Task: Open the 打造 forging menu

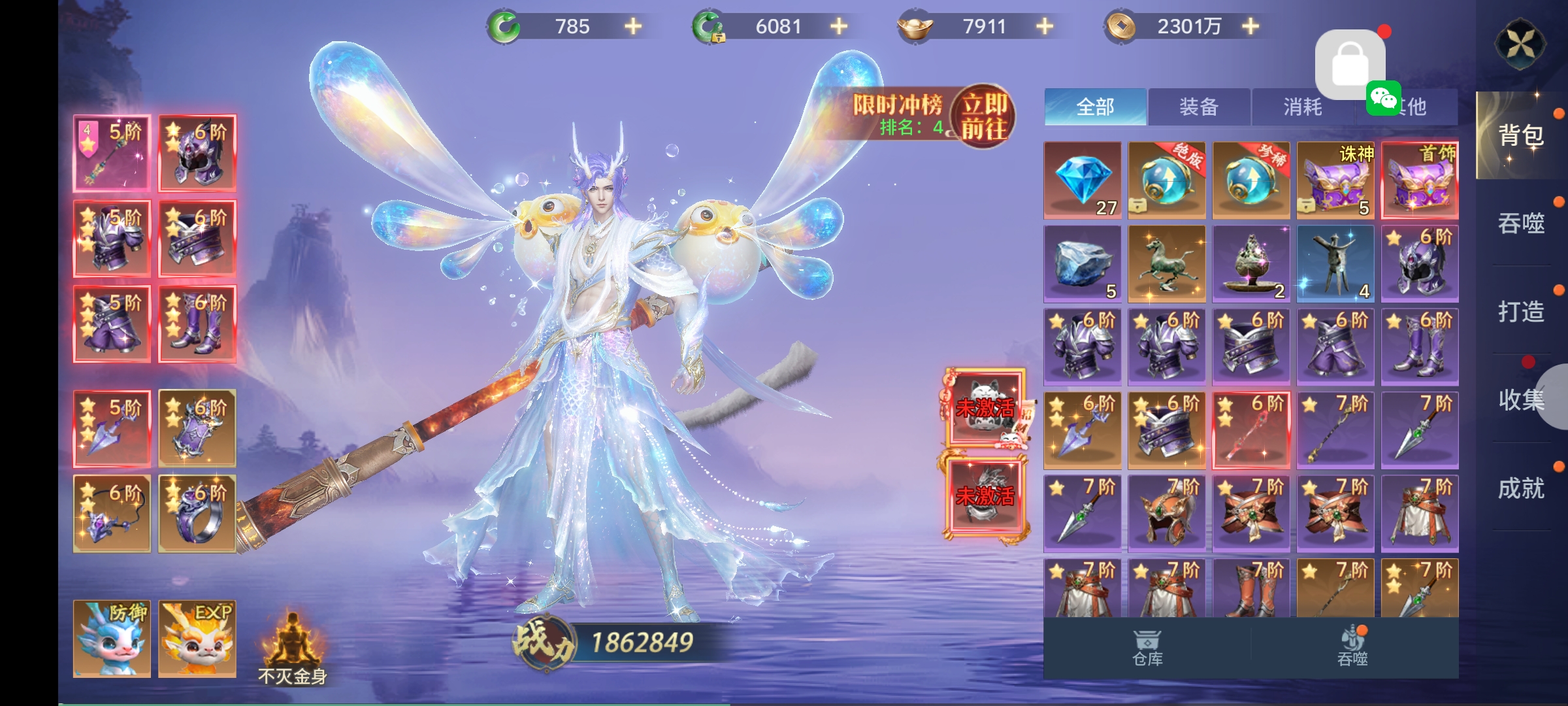Action: tap(1521, 311)
